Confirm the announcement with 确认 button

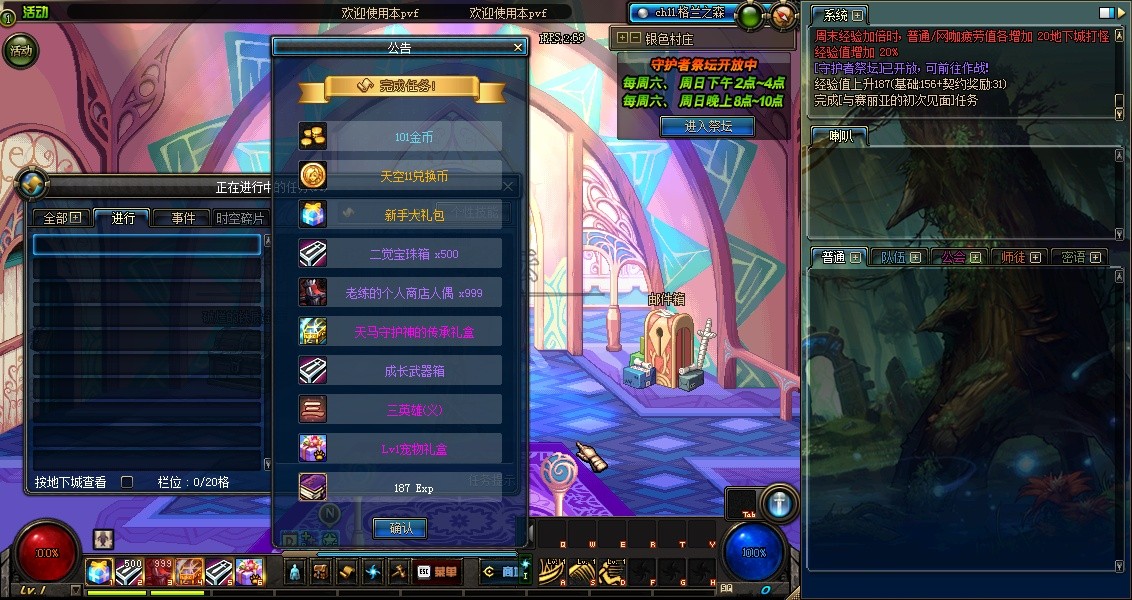400,528
